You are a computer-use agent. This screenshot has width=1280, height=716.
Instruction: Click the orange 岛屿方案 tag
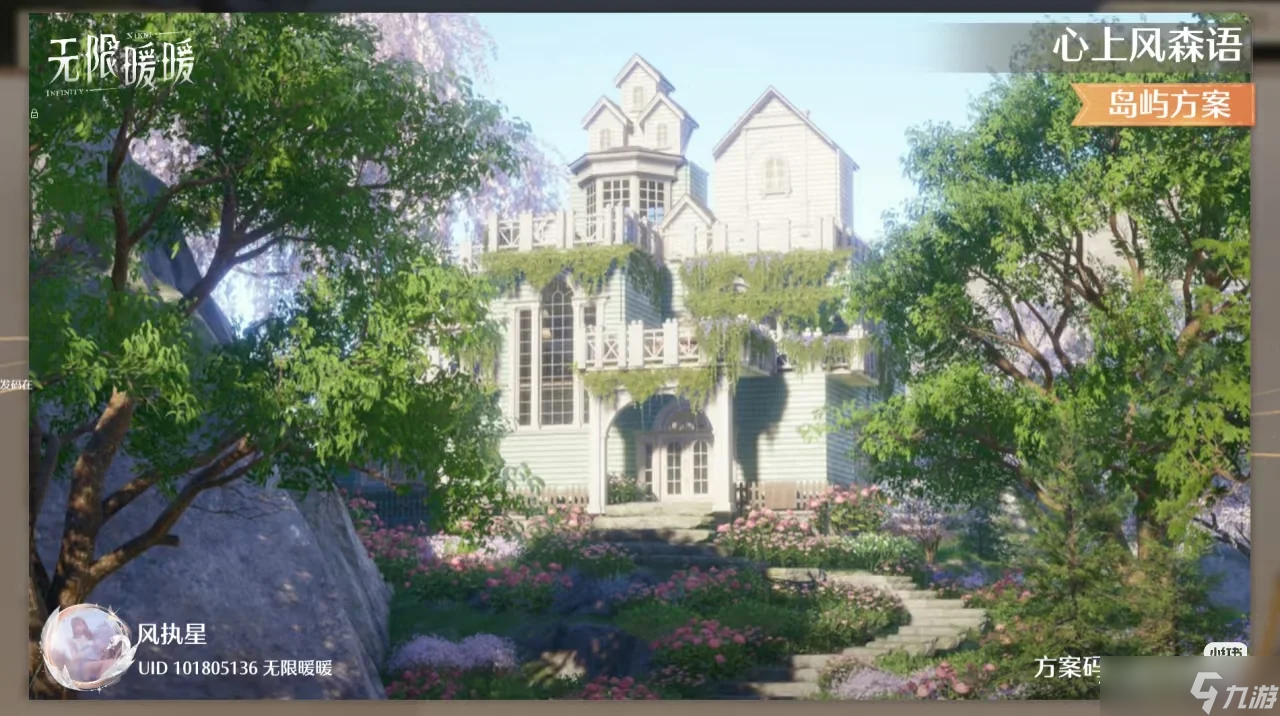pyautogui.click(x=1166, y=104)
